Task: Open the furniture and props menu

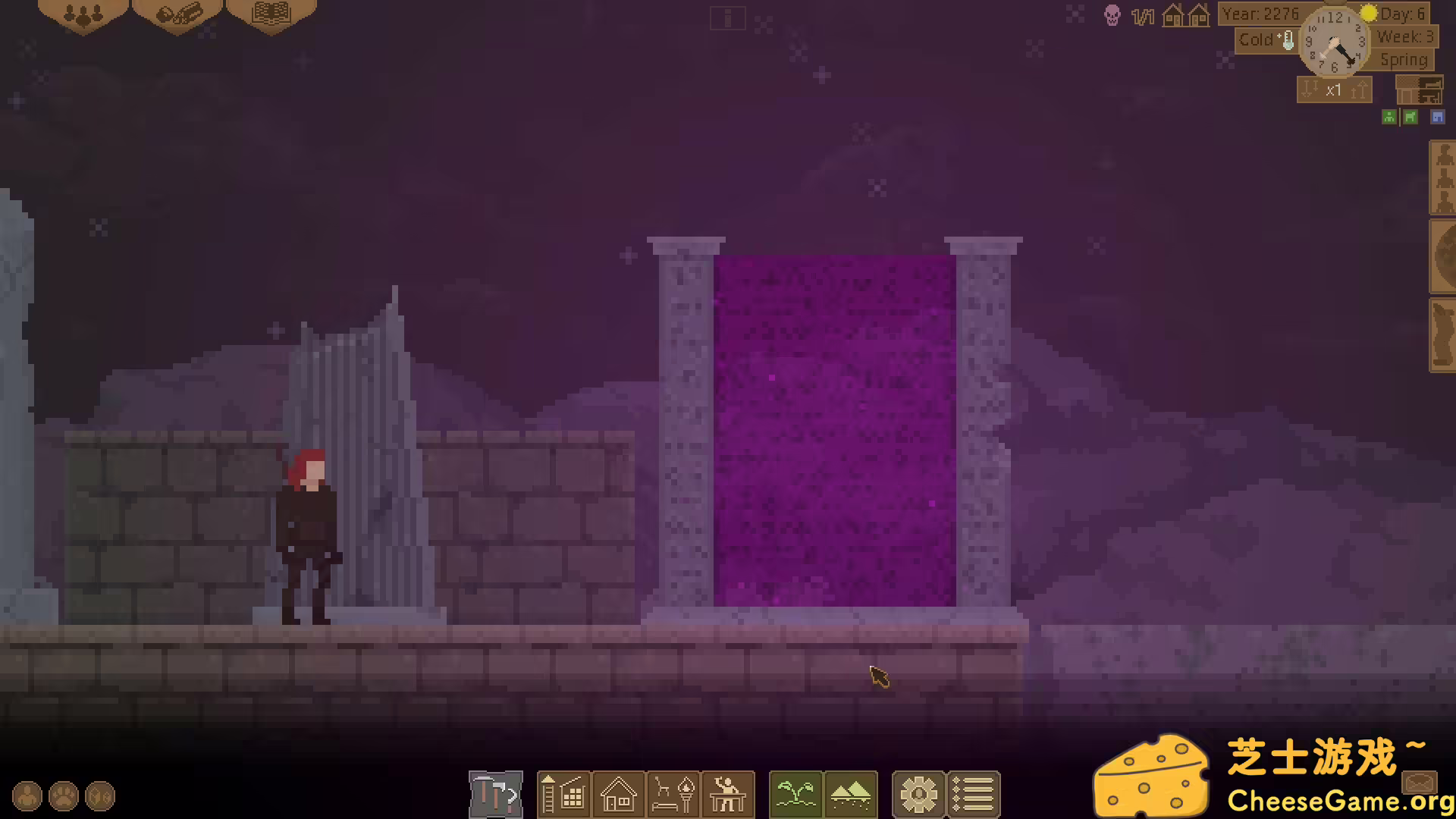Action: click(x=673, y=795)
